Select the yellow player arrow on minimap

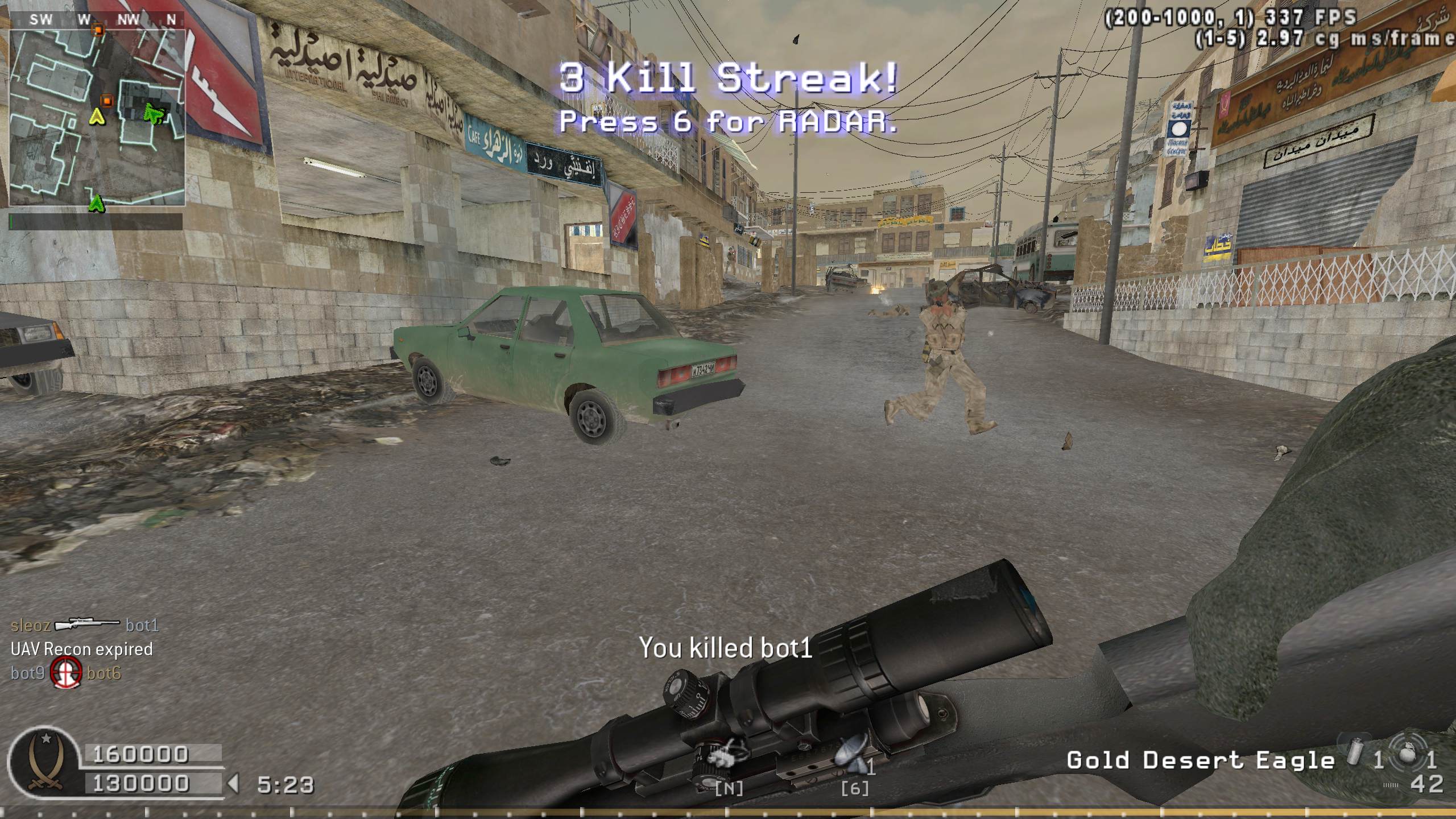pyautogui.click(x=98, y=118)
